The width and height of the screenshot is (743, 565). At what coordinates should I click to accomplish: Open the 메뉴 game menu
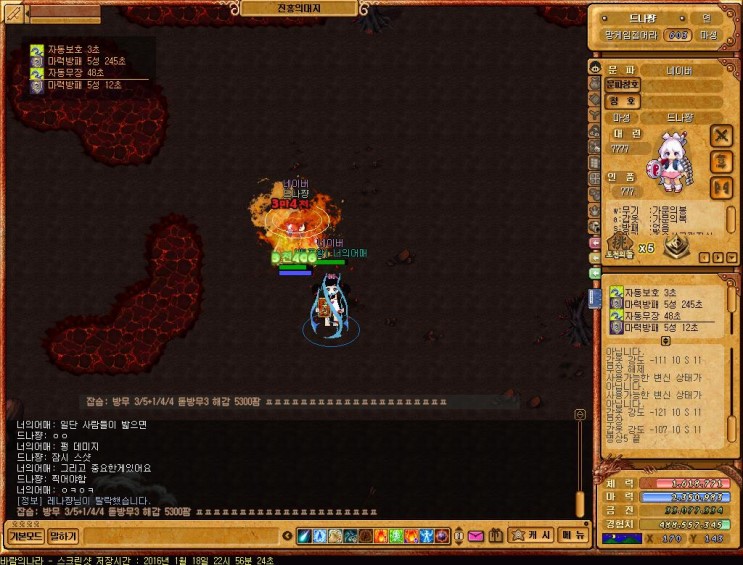[573, 536]
